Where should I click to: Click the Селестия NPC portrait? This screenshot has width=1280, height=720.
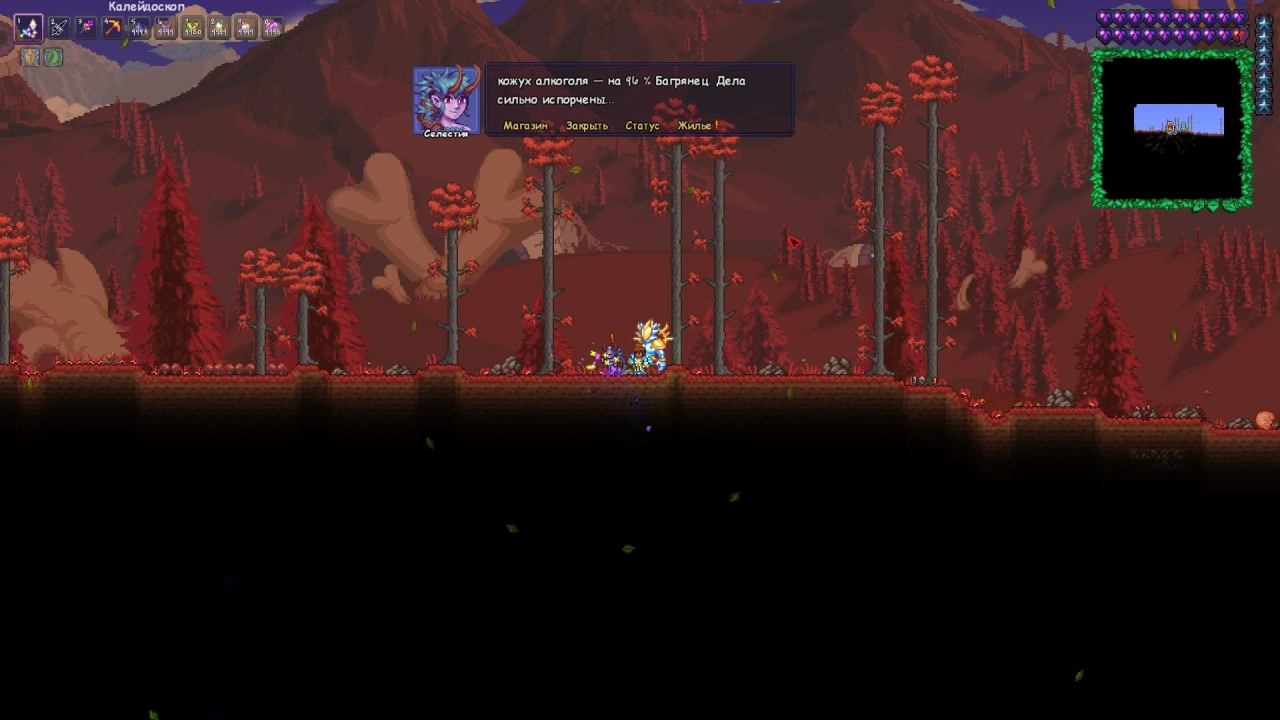446,99
